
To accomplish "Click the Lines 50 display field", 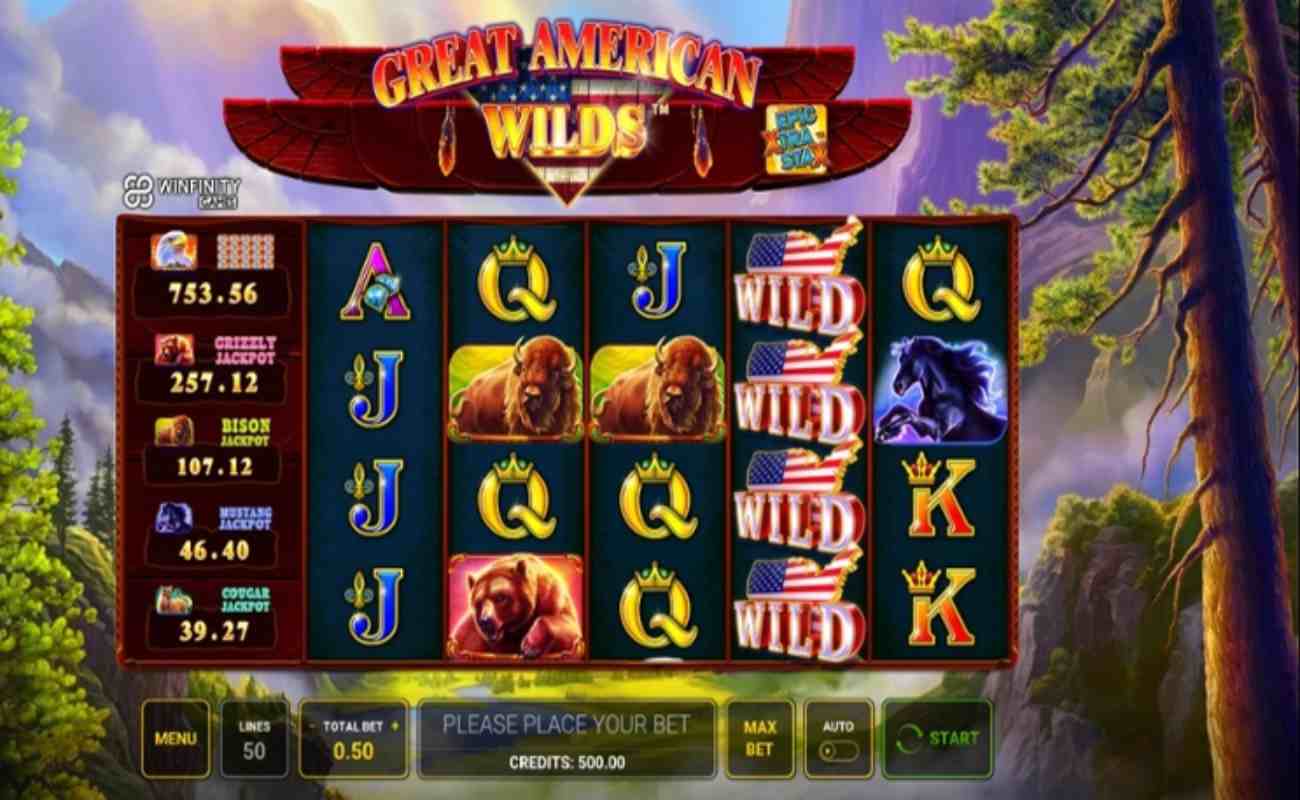I will (255, 738).
